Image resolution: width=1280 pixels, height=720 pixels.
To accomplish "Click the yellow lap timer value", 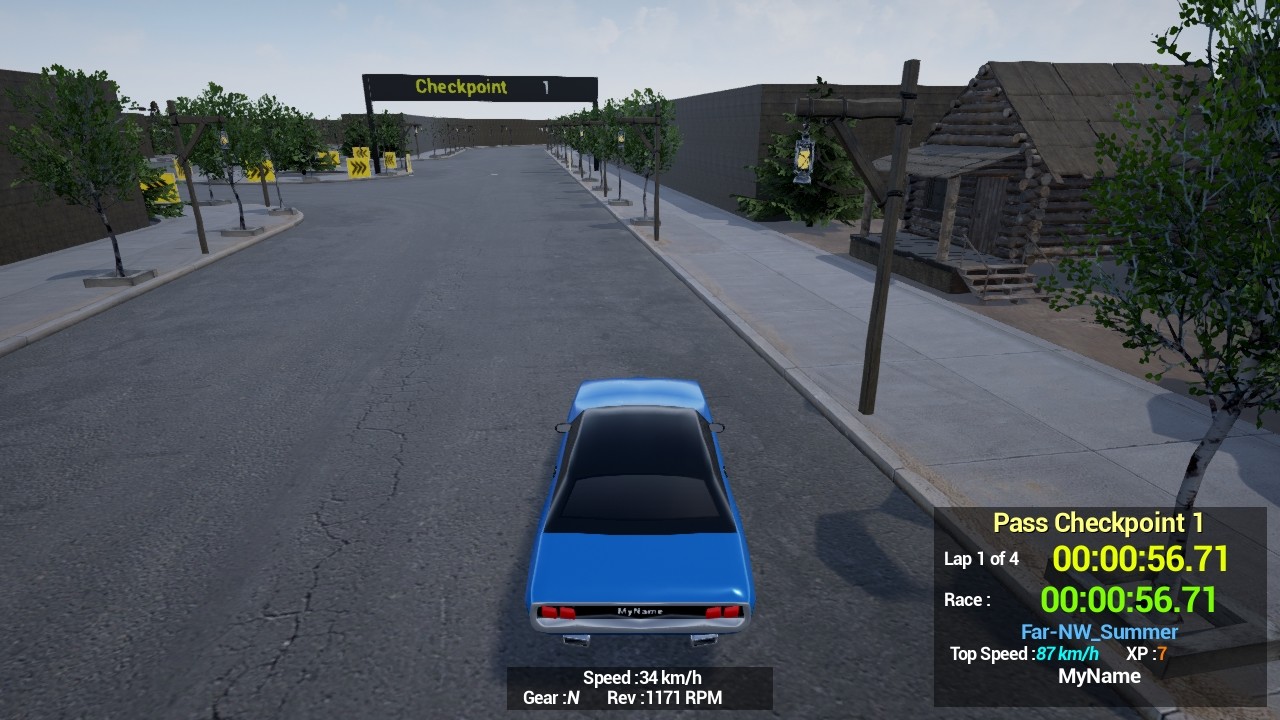I will click(x=1142, y=559).
